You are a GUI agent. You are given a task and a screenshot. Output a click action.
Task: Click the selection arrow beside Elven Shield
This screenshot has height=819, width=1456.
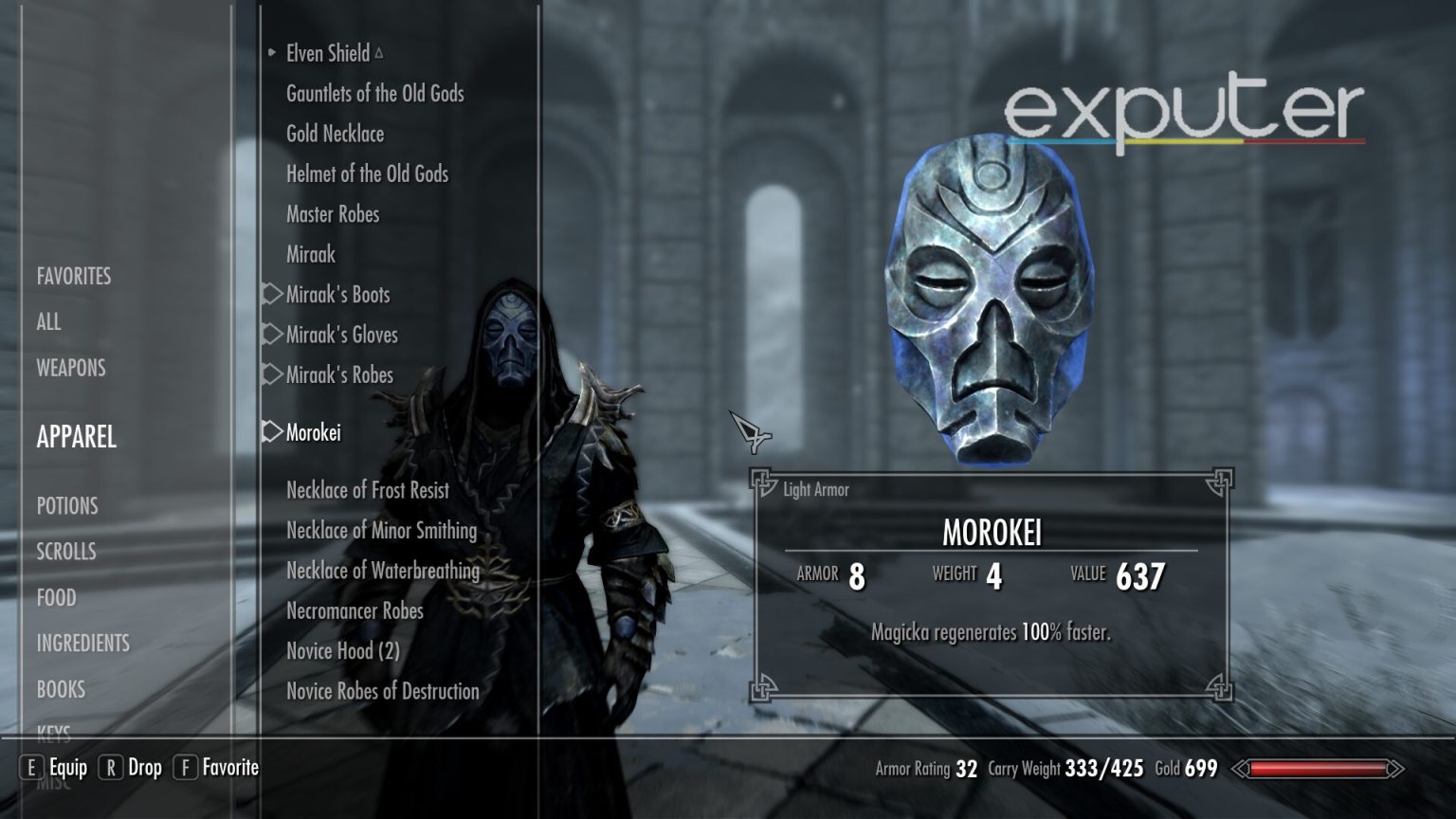pos(272,54)
